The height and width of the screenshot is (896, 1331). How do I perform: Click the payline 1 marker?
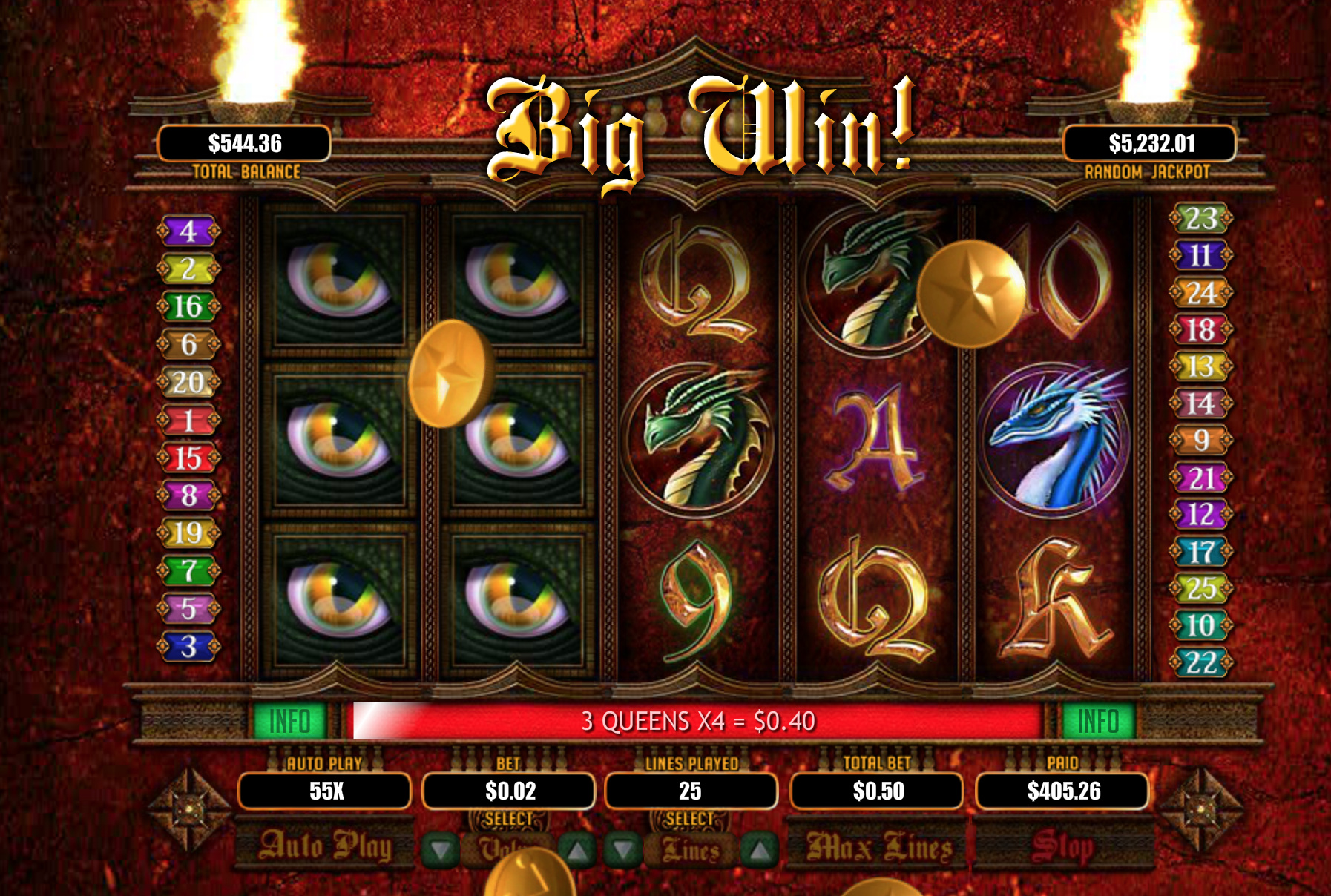click(188, 421)
